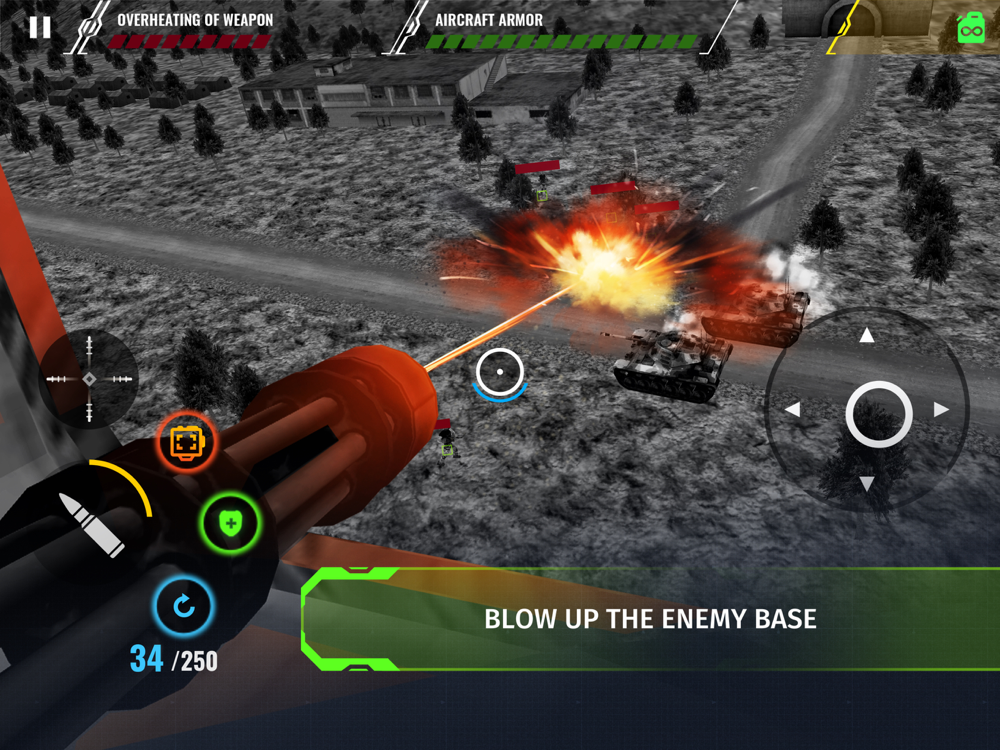Pause the game
This screenshot has height=750, width=1000.
39,27
